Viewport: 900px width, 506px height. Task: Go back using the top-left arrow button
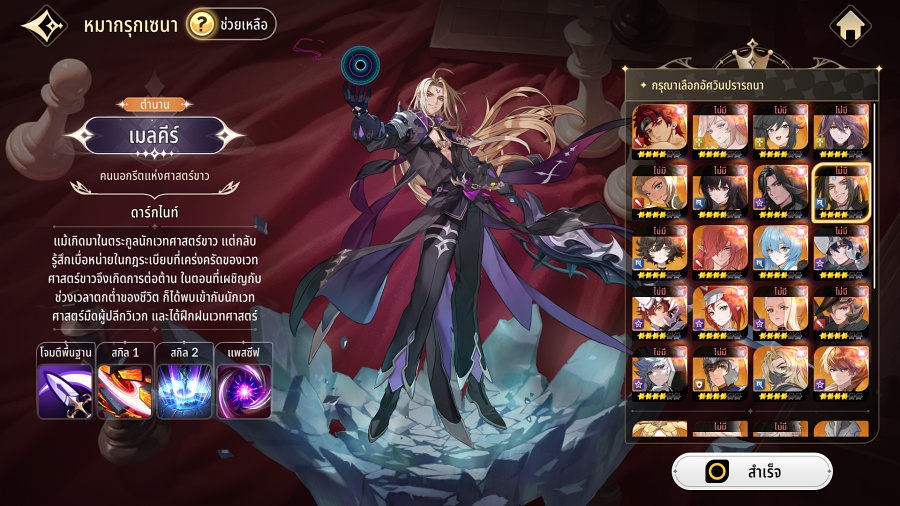tap(43, 25)
